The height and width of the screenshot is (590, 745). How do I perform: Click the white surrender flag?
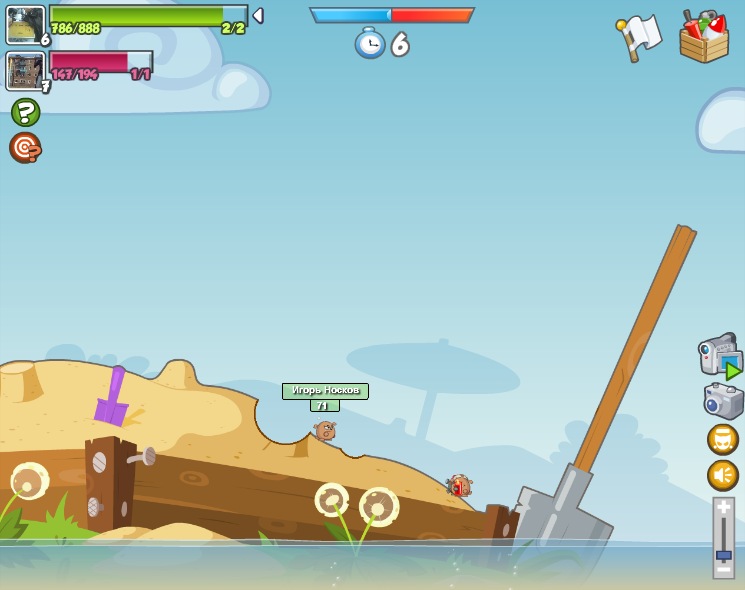point(639,36)
